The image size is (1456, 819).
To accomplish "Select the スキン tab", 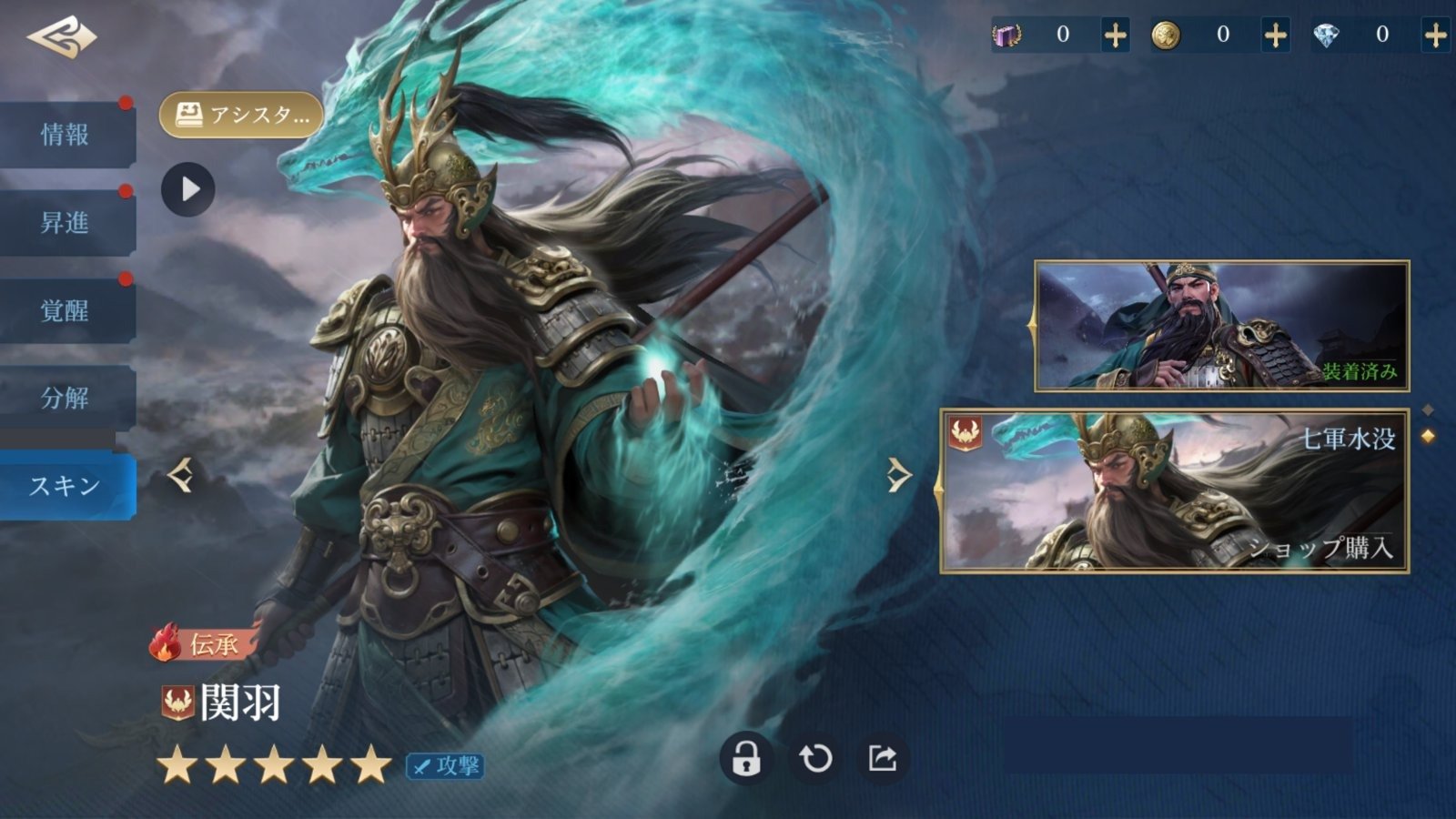I will coord(66,486).
